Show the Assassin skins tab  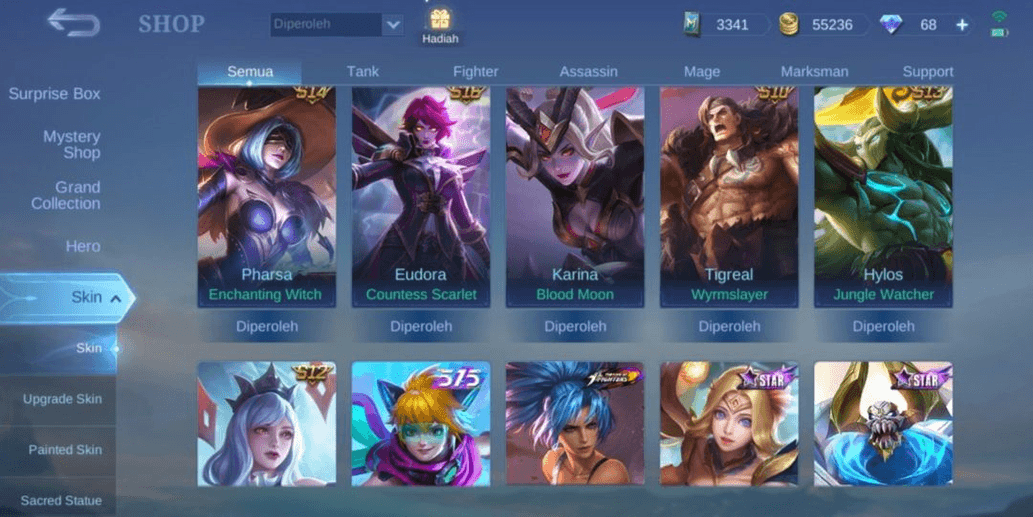[588, 72]
